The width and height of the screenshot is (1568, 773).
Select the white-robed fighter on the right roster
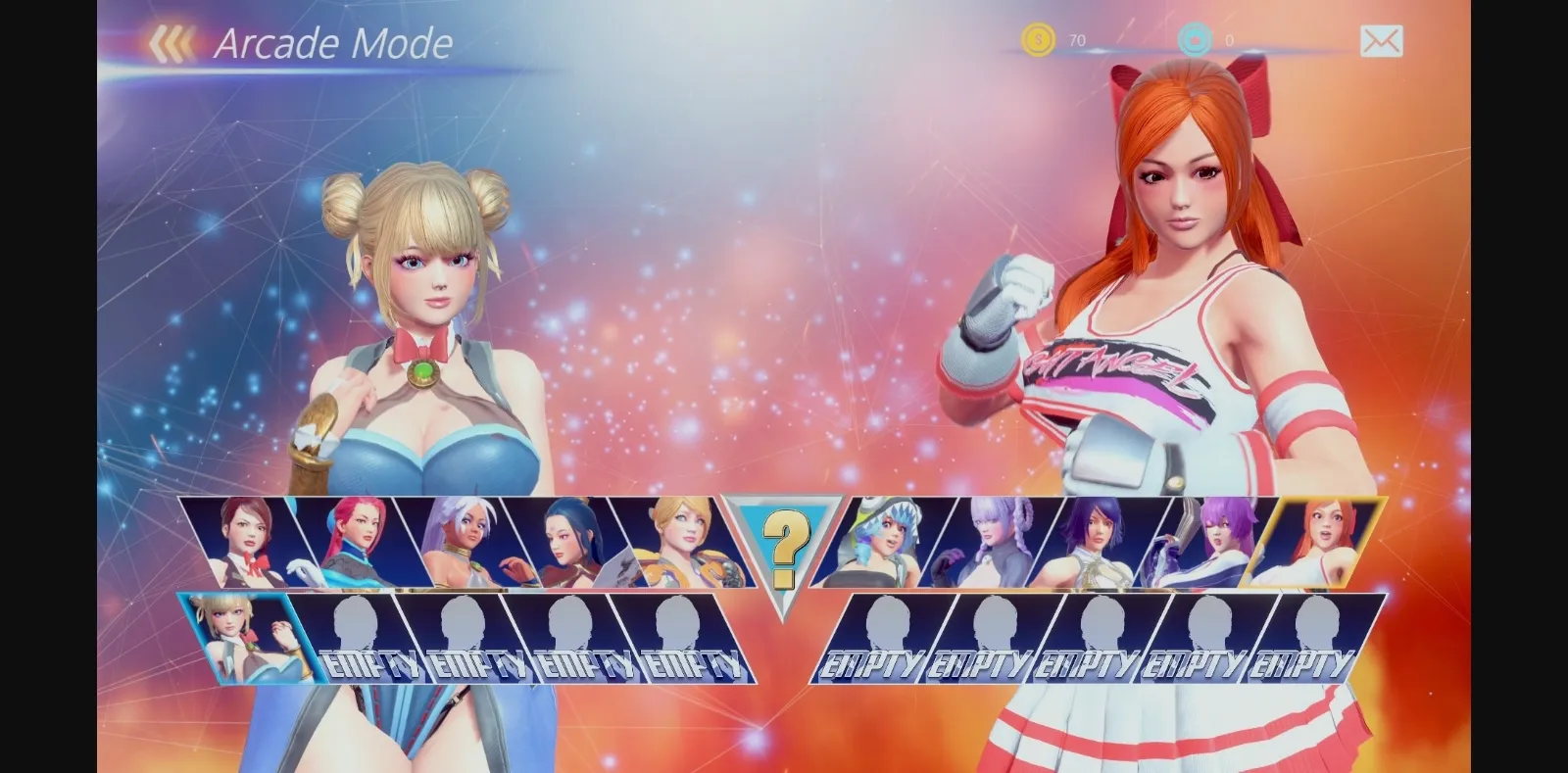coord(1098,544)
